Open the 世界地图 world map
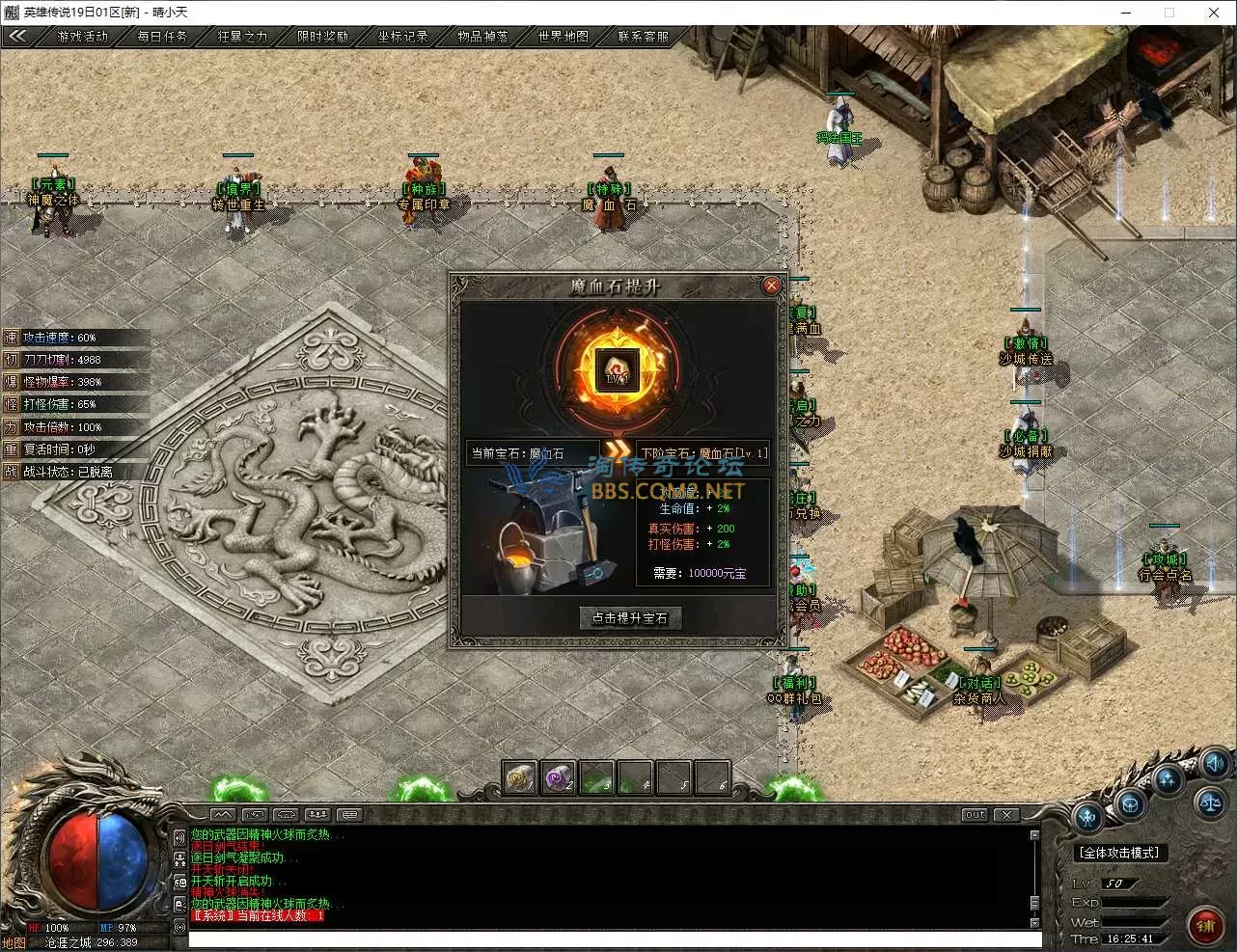This screenshot has width=1237, height=952. (563, 37)
